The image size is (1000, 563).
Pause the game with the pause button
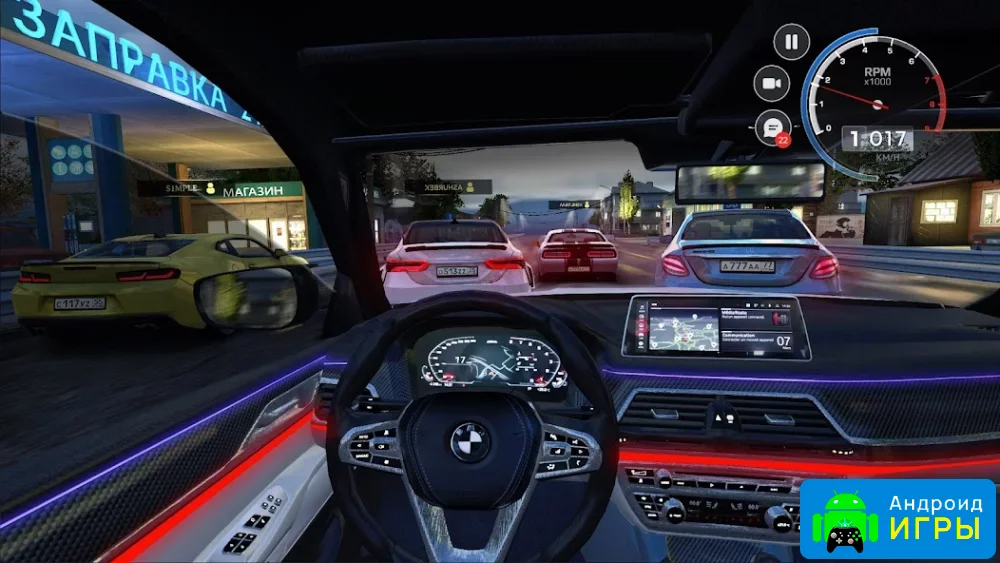(792, 42)
